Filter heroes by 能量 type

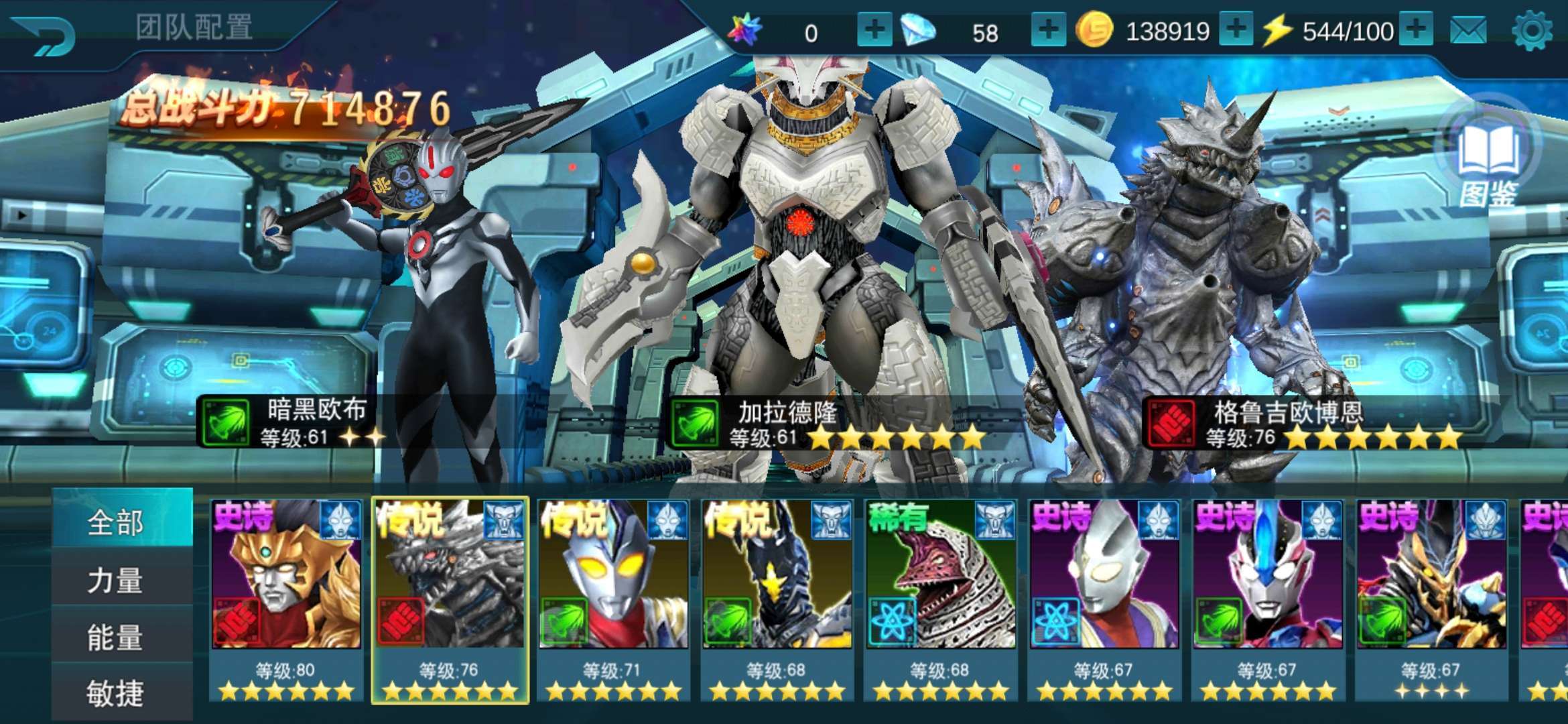tap(115, 637)
